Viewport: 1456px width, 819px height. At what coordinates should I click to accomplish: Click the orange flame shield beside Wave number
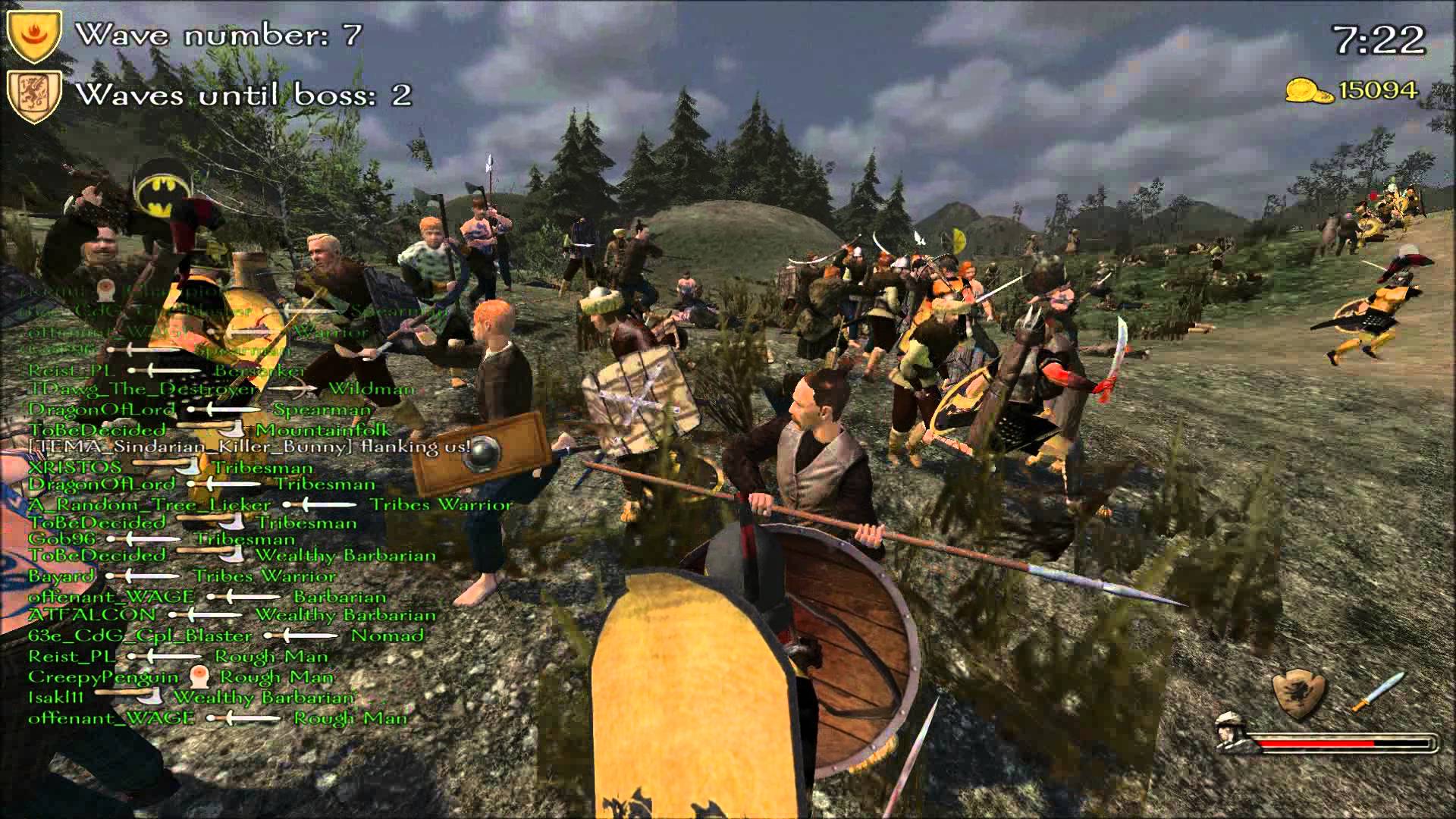click(x=33, y=36)
